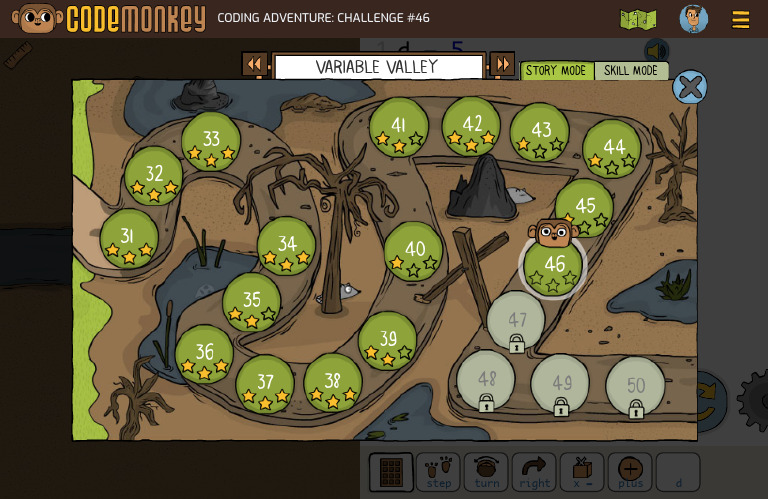Open the hamburger menu
768x499 pixels.
point(741,20)
